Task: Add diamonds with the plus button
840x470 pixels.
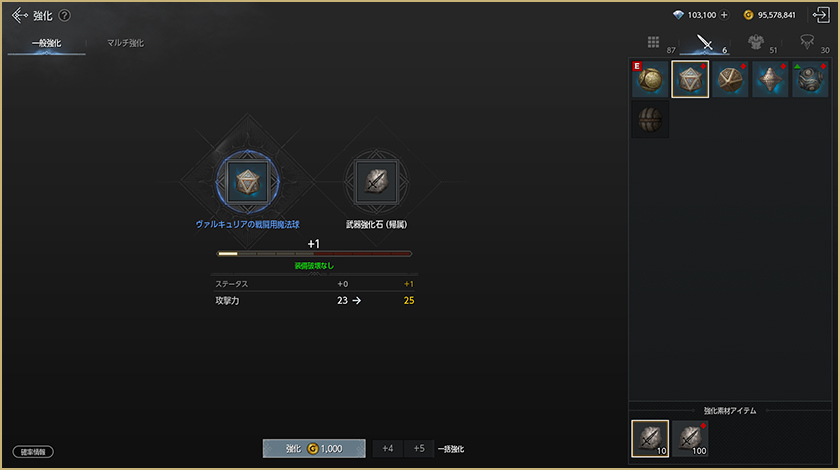Action: (x=724, y=15)
